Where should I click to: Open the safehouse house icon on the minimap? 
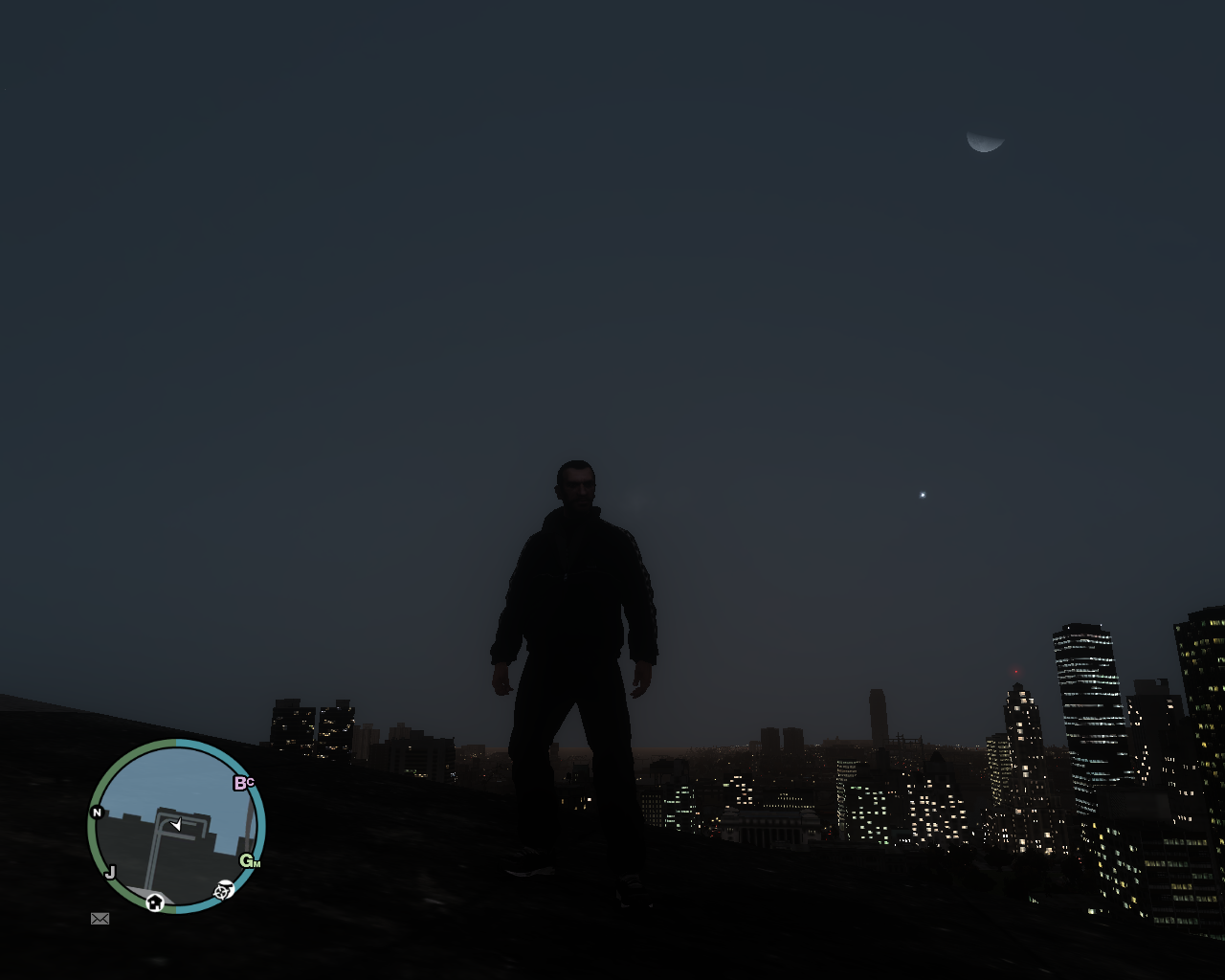click(155, 902)
